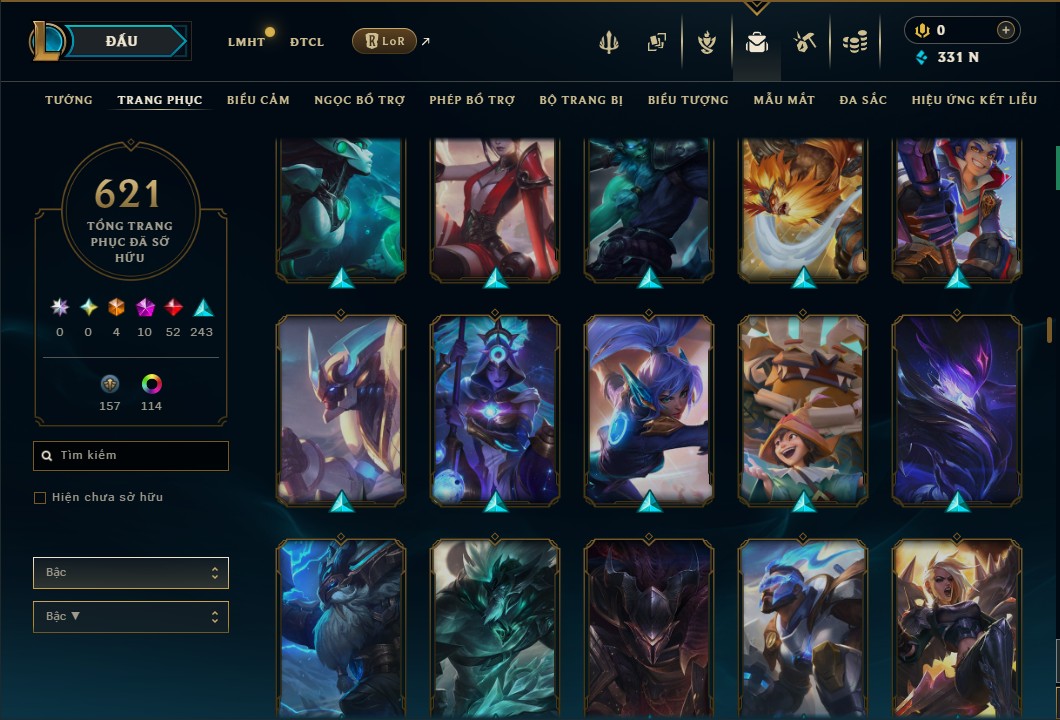
Task: Click the ĐẤU play button
Action: (x=122, y=41)
